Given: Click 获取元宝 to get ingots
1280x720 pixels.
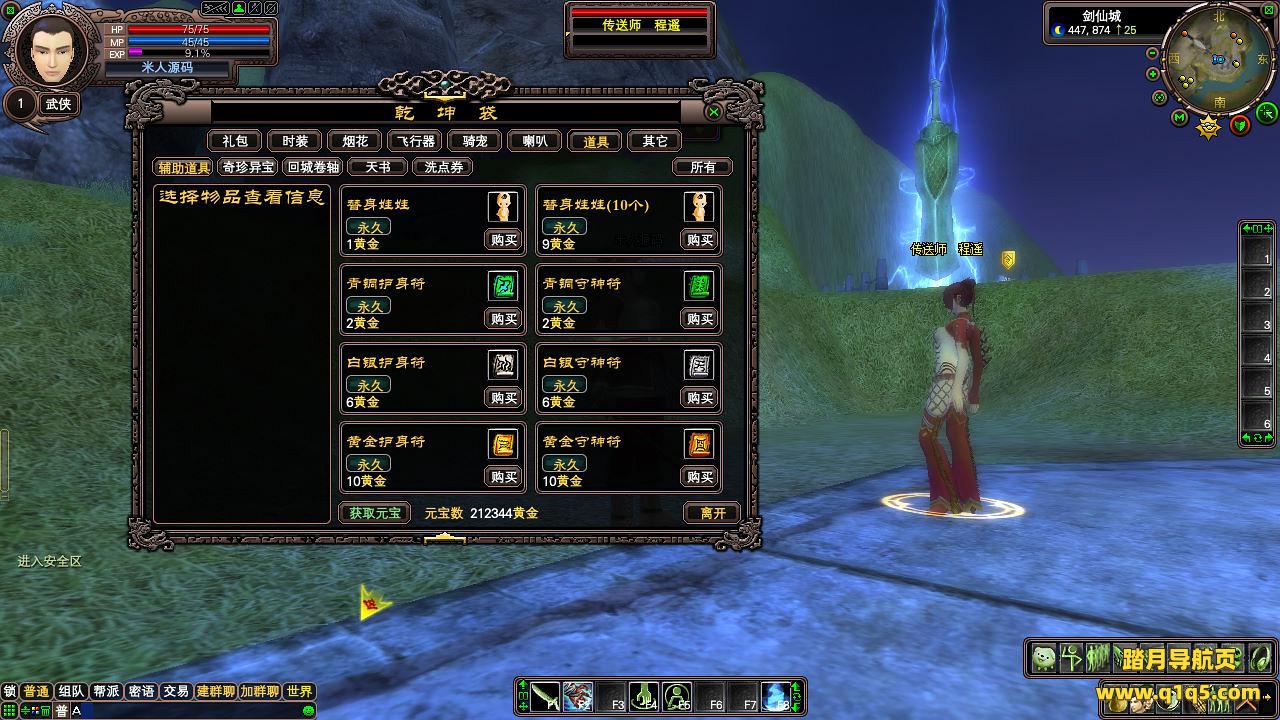Looking at the screenshot, I should tap(375, 513).
